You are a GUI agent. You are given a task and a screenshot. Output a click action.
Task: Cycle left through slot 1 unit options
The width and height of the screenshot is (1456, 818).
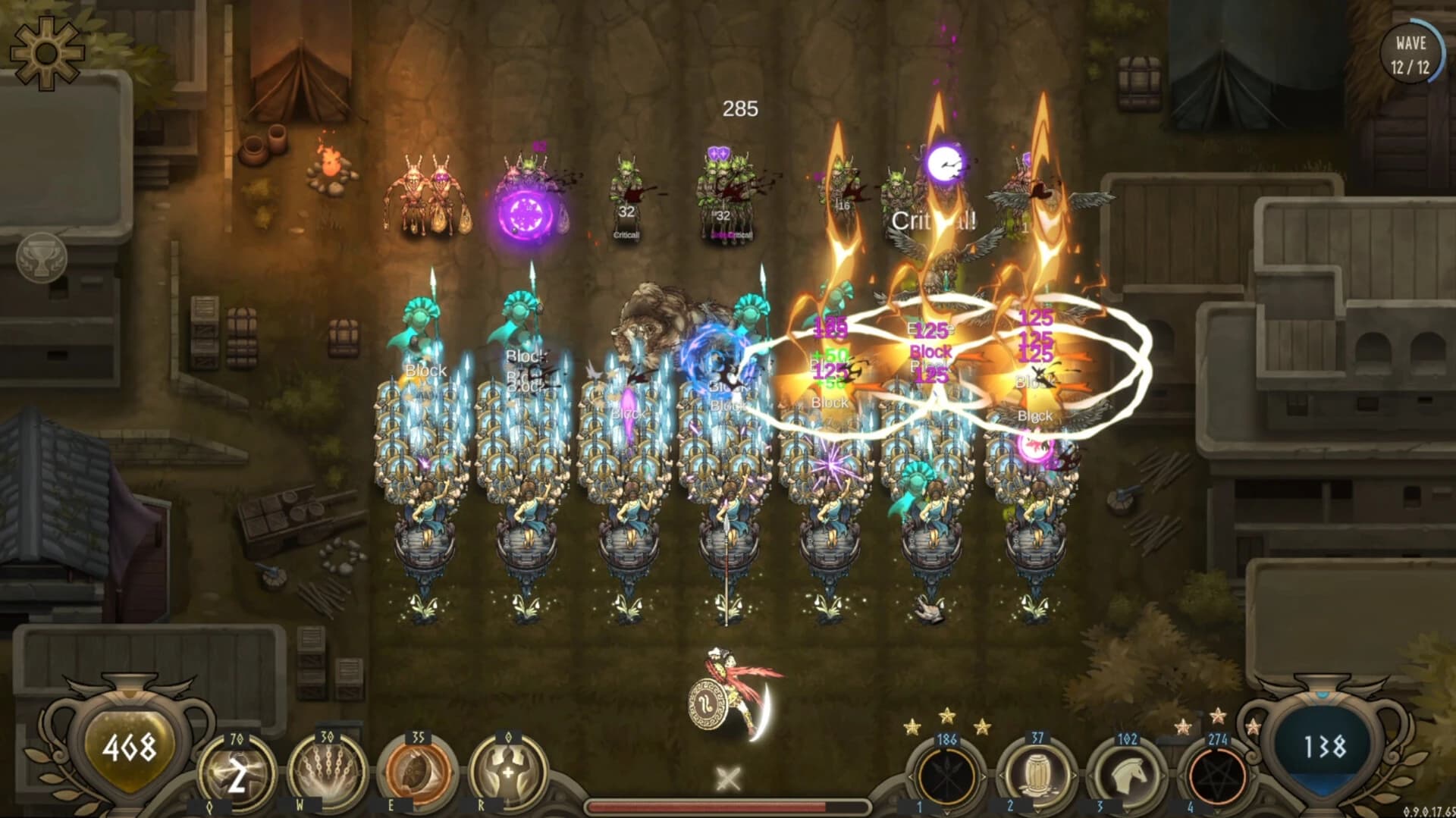click(912, 776)
